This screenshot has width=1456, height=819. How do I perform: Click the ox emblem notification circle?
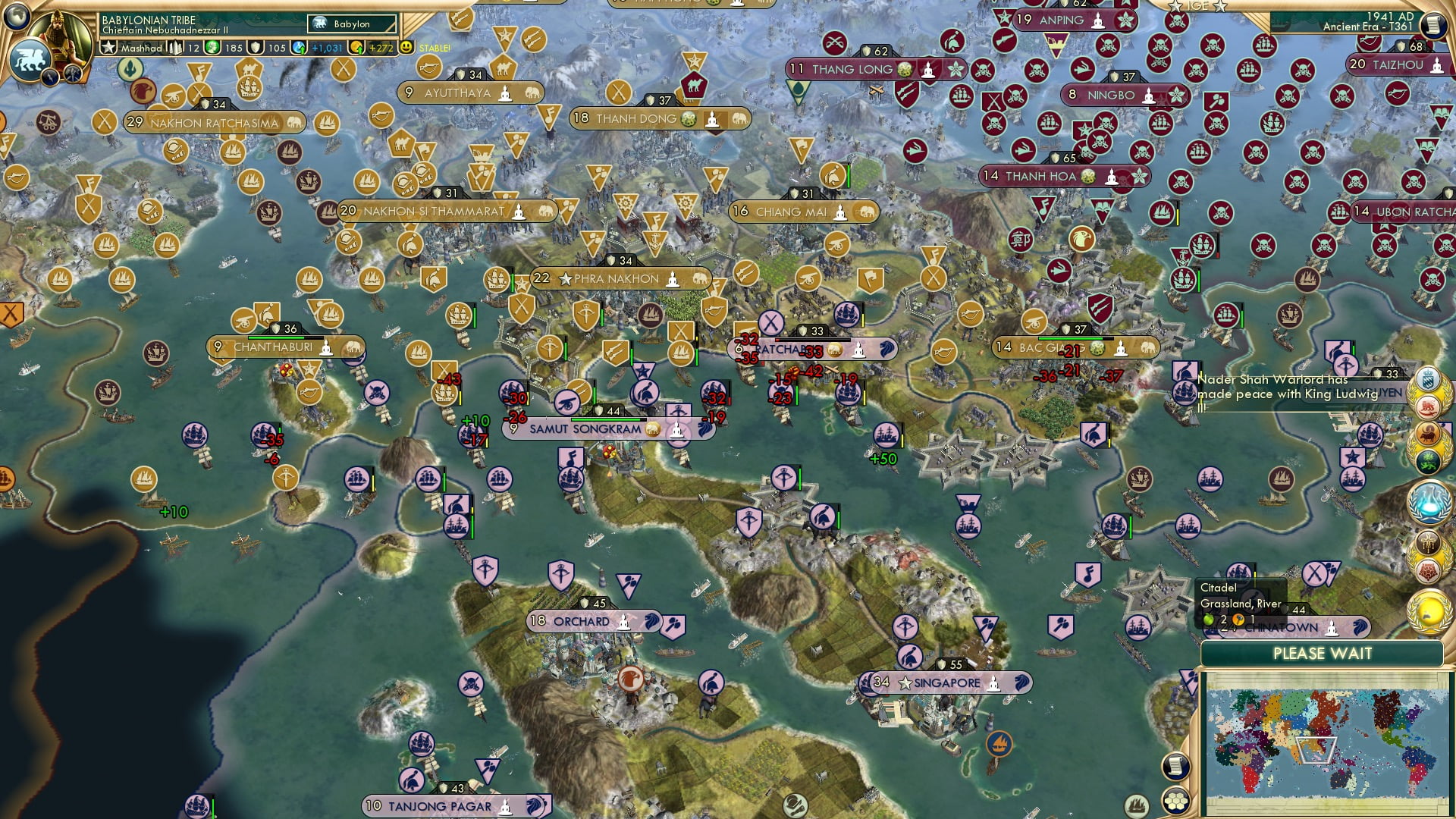1428,435
